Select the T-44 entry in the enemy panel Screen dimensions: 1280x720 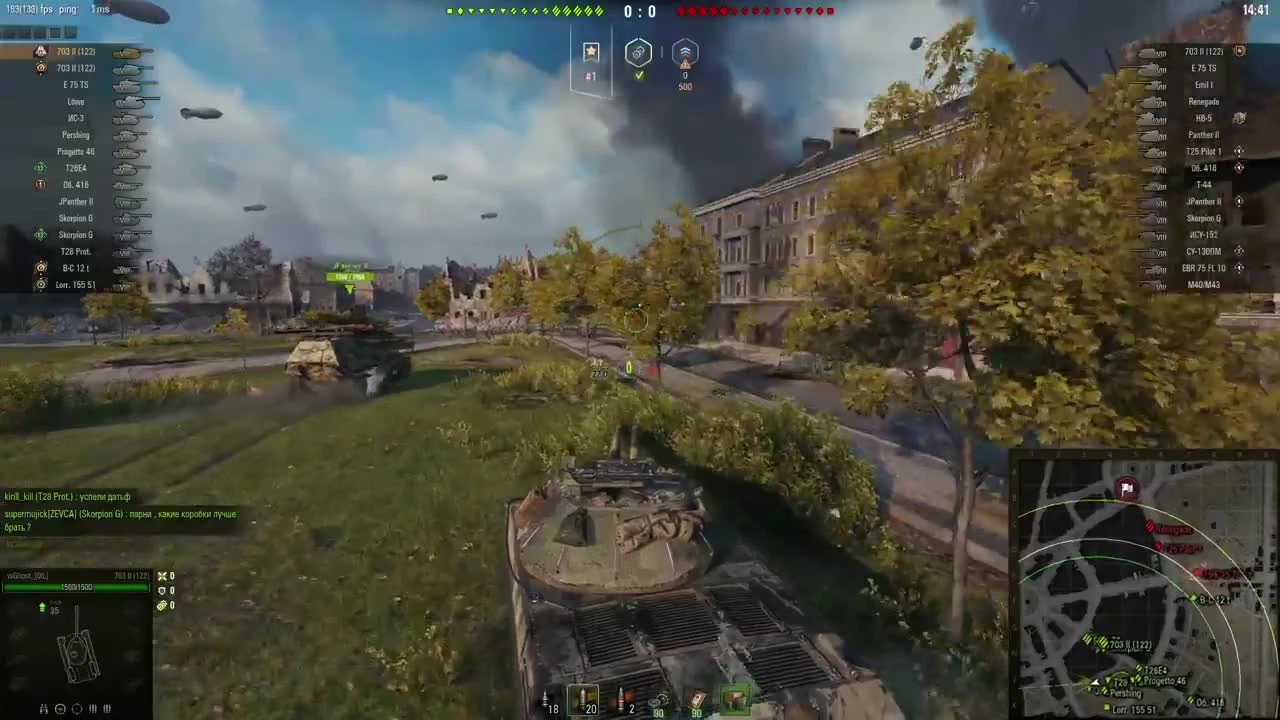[1203, 184]
